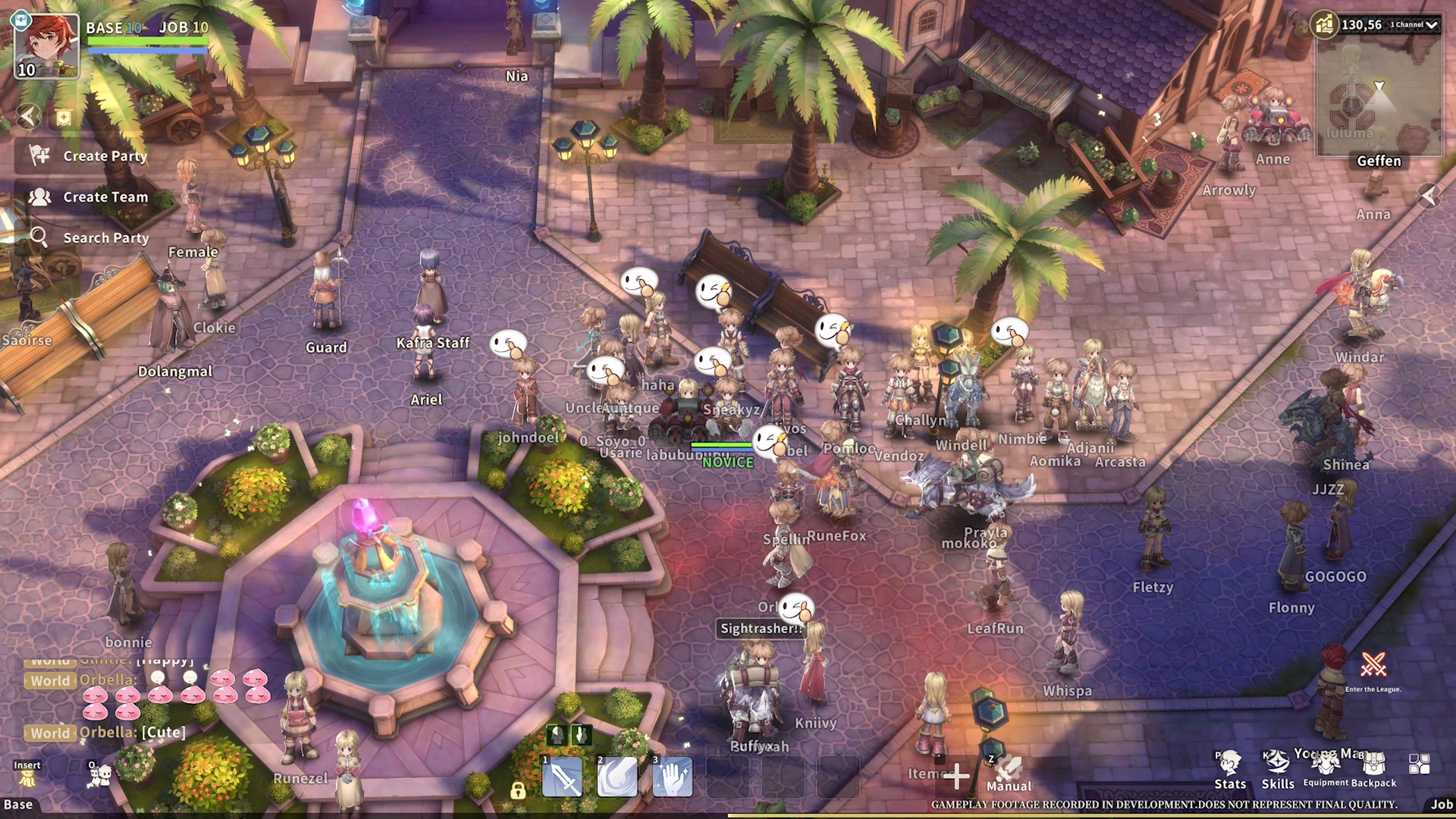
Task: Open the red-haired character portrait
Action: click(x=47, y=45)
